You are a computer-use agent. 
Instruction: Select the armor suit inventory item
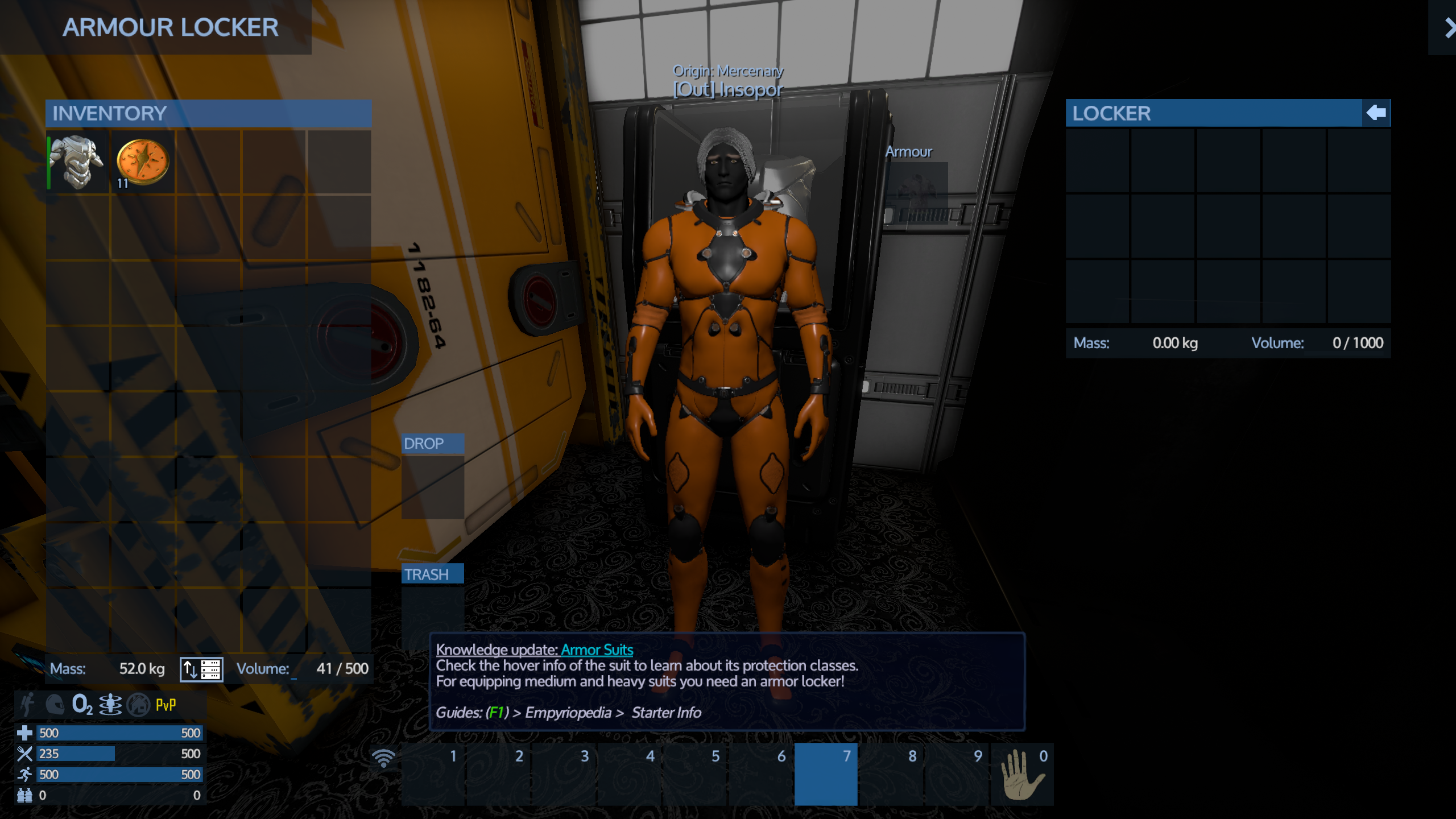coord(78,162)
